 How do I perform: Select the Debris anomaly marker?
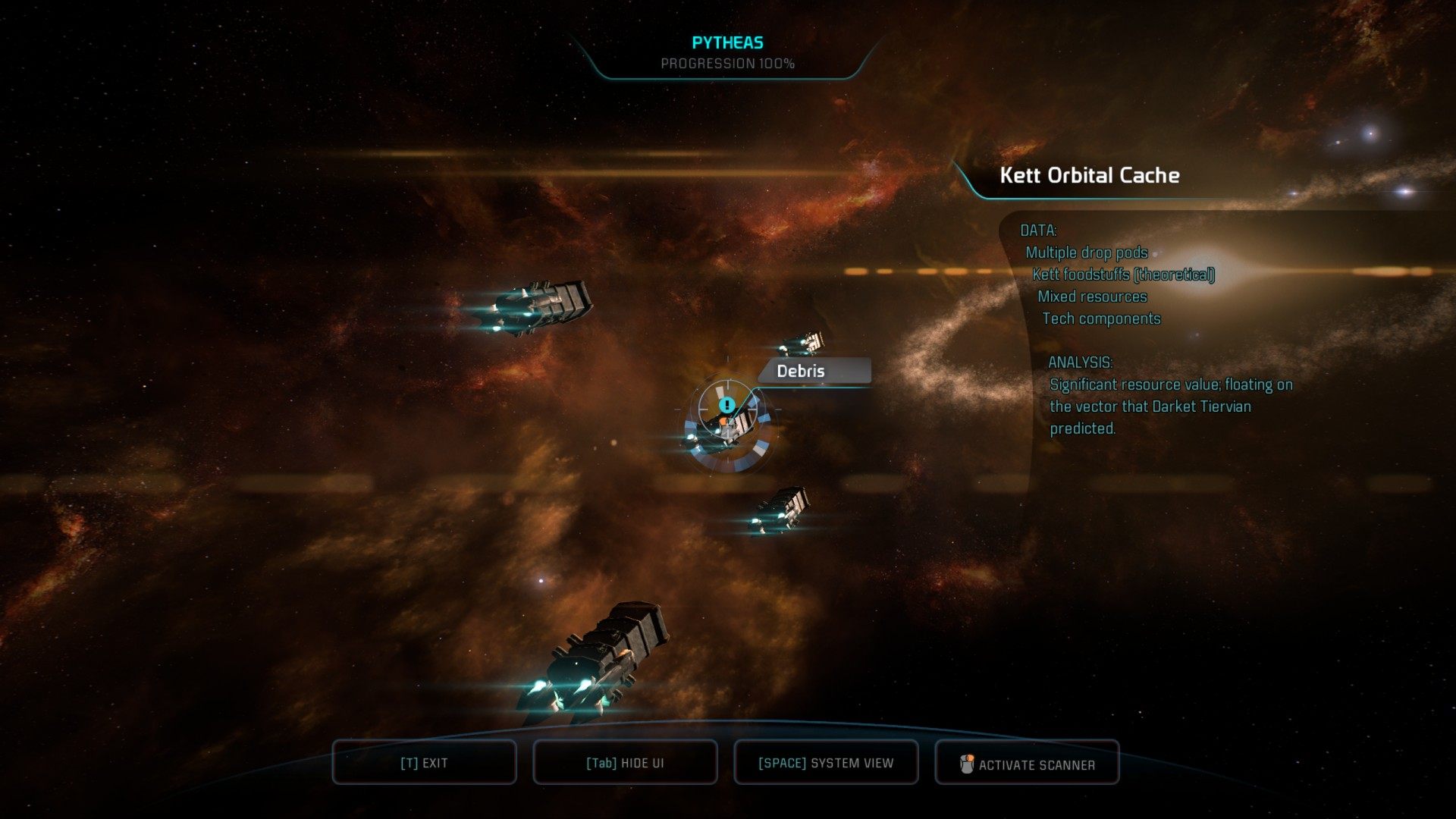(x=727, y=406)
